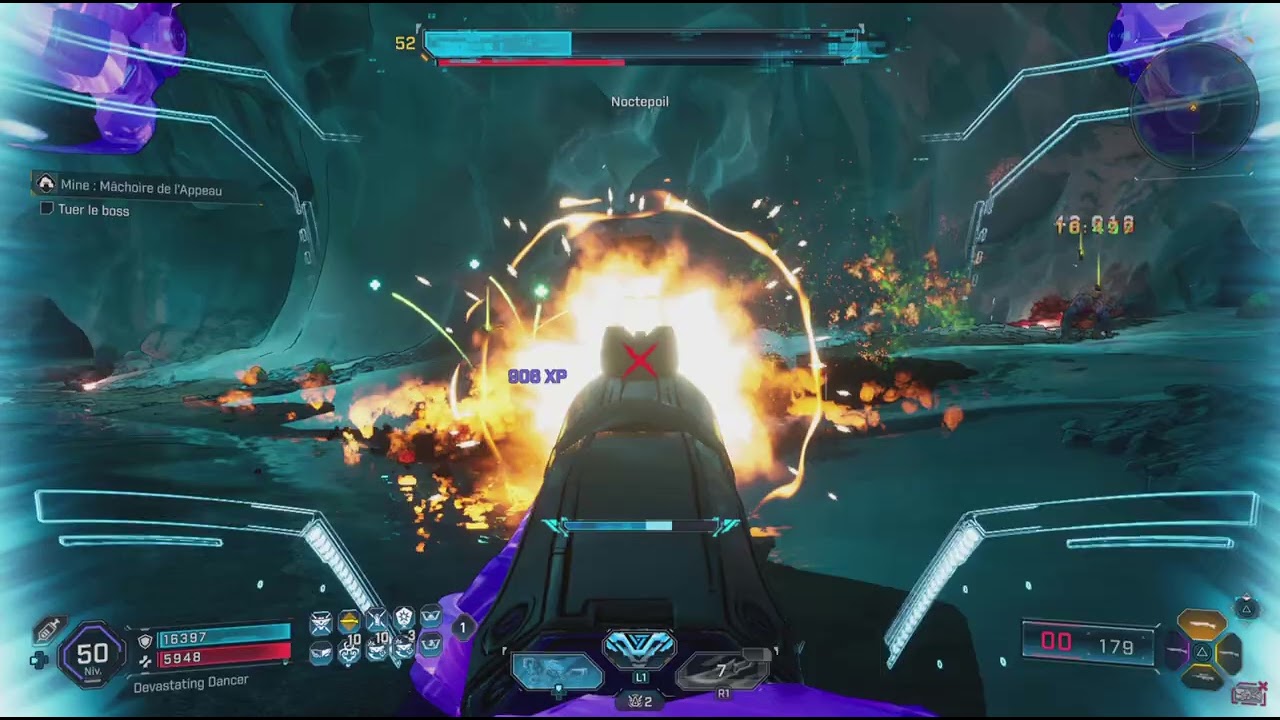Toggle the health cross icon left of the level badge

pyautogui.click(x=40, y=658)
